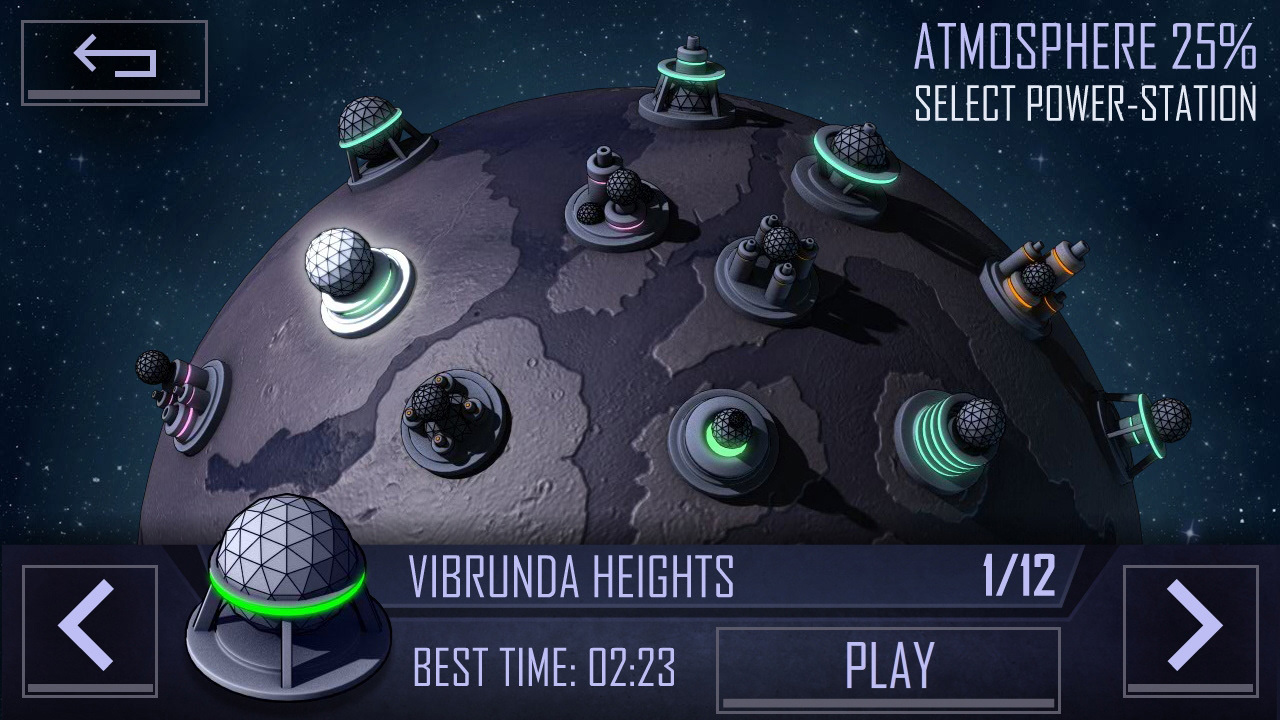Start the level with the PLAY button
Image resolution: width=1280 pixels, height=720 pixels.
[888, 667]
